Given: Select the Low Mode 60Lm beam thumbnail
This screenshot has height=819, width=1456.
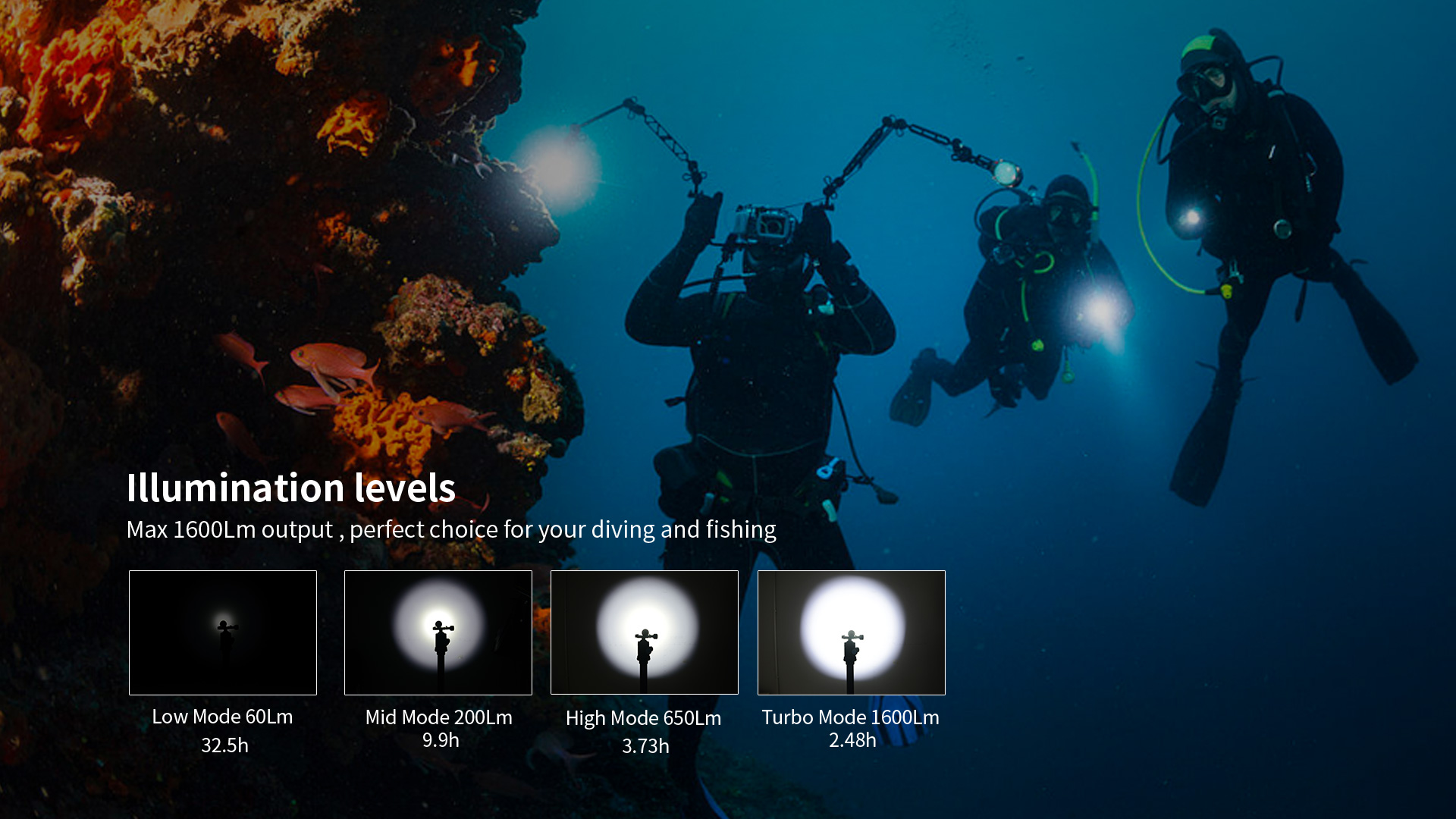Looking at the screenshot, I should pos(223,632).
